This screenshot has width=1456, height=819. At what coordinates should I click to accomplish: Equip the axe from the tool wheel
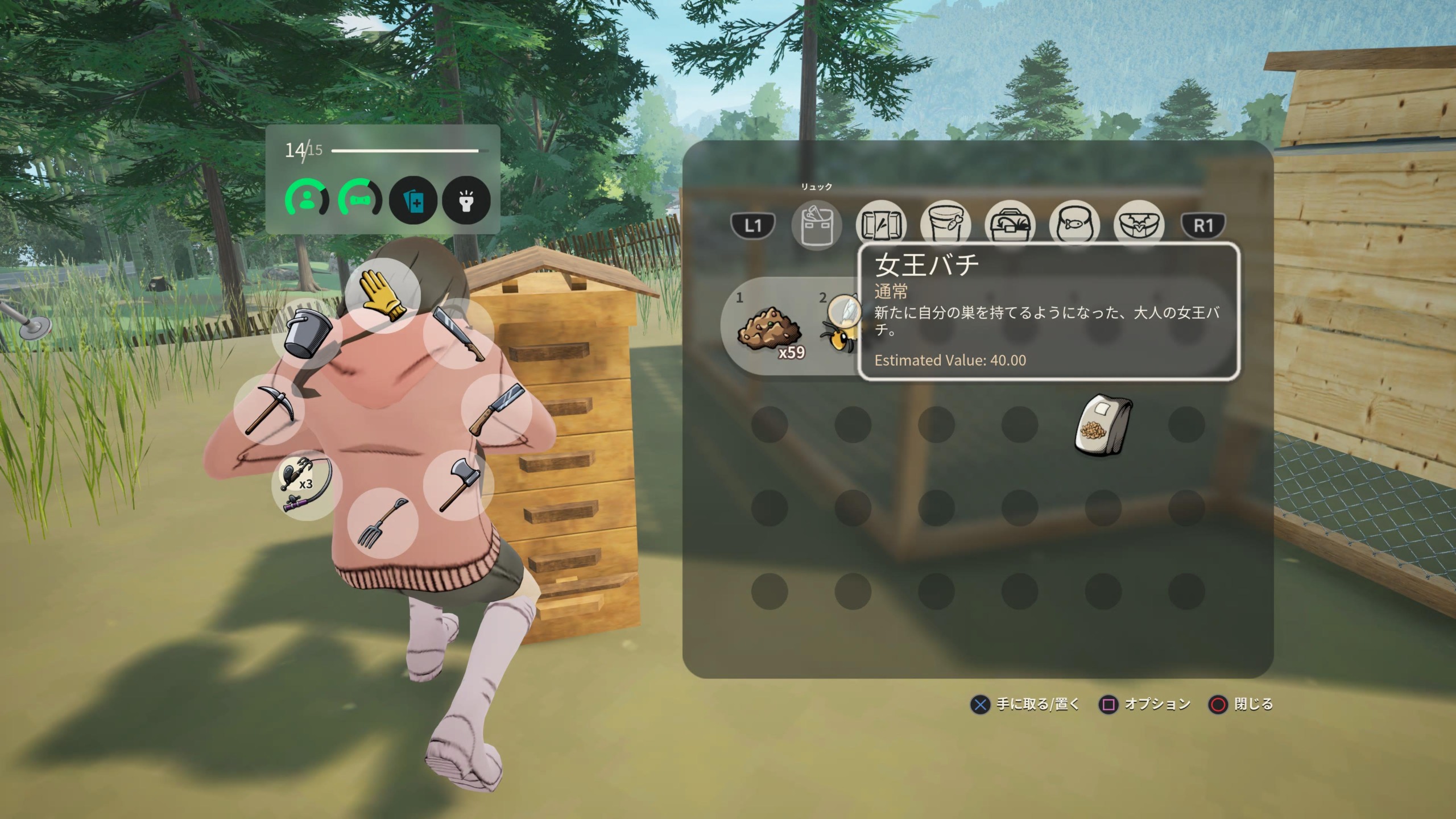click(458, 484)
